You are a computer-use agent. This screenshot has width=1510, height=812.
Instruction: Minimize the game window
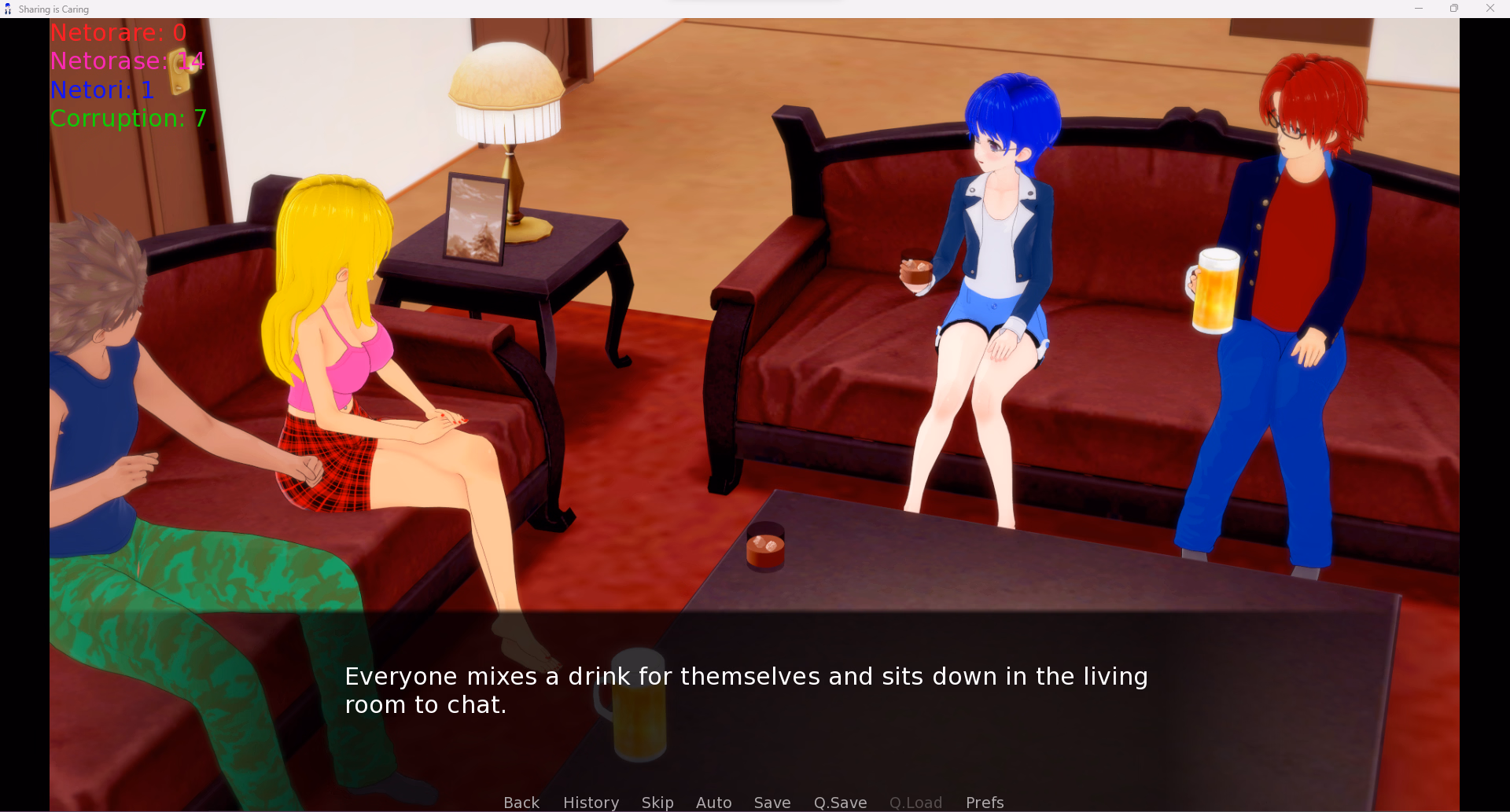coord(1419,9)
